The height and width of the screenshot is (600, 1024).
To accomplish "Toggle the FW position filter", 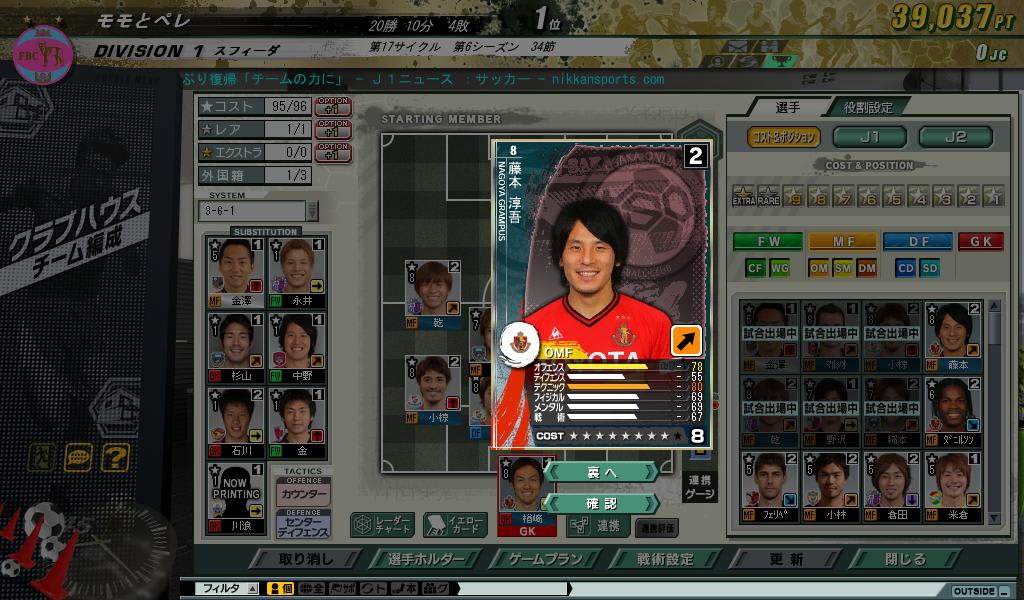I will pos(767,241).
